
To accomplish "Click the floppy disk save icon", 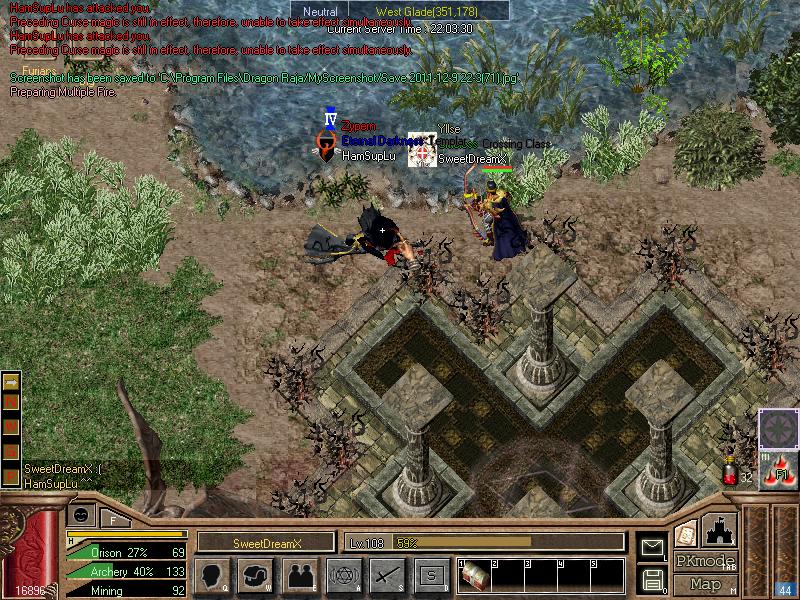I will 653,578.
